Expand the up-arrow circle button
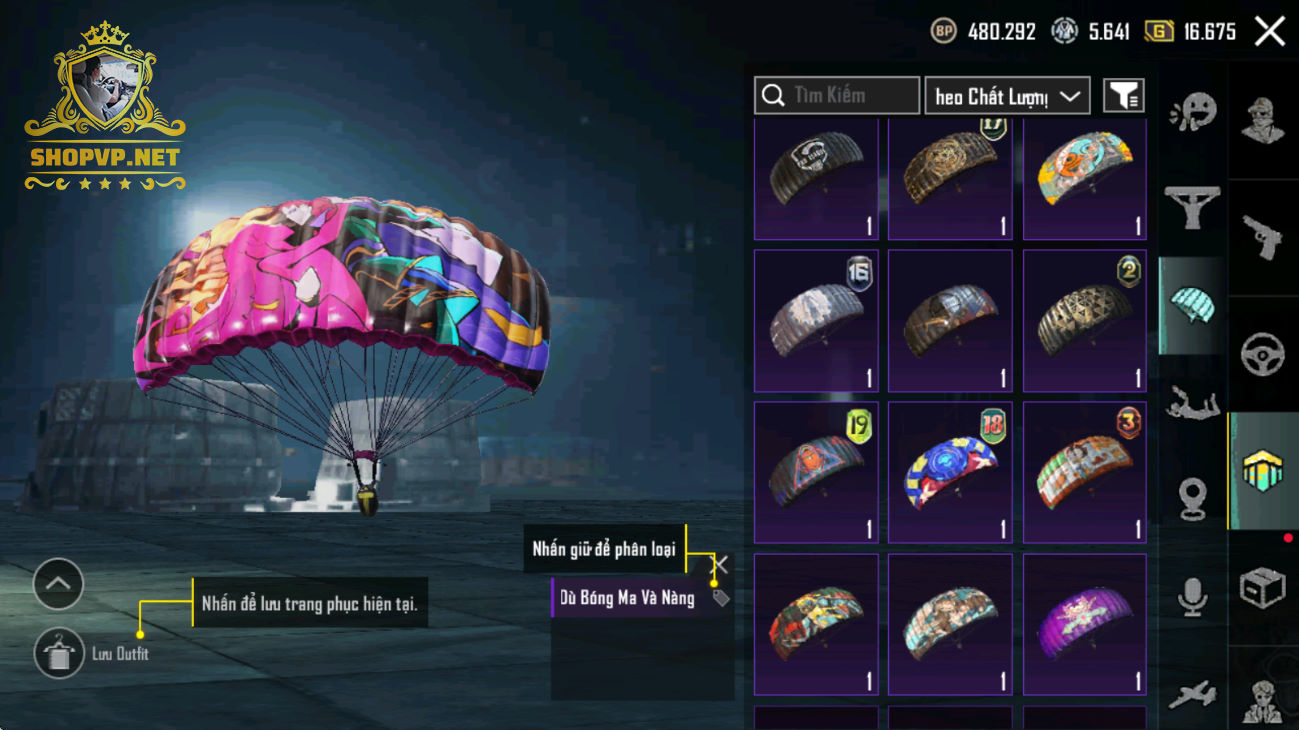The image size is (1299, 730). [x=58, y=584]
